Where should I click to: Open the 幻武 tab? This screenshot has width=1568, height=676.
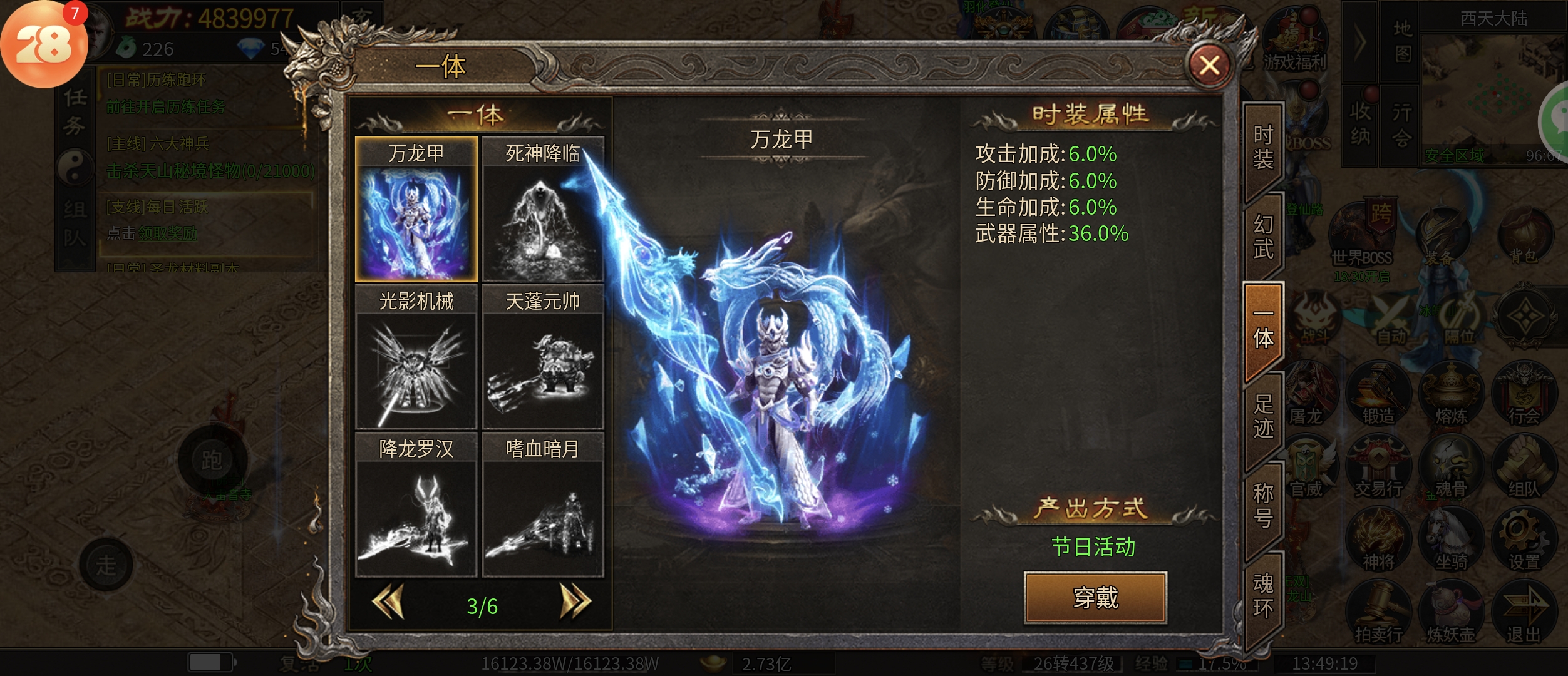[1263, 237]
